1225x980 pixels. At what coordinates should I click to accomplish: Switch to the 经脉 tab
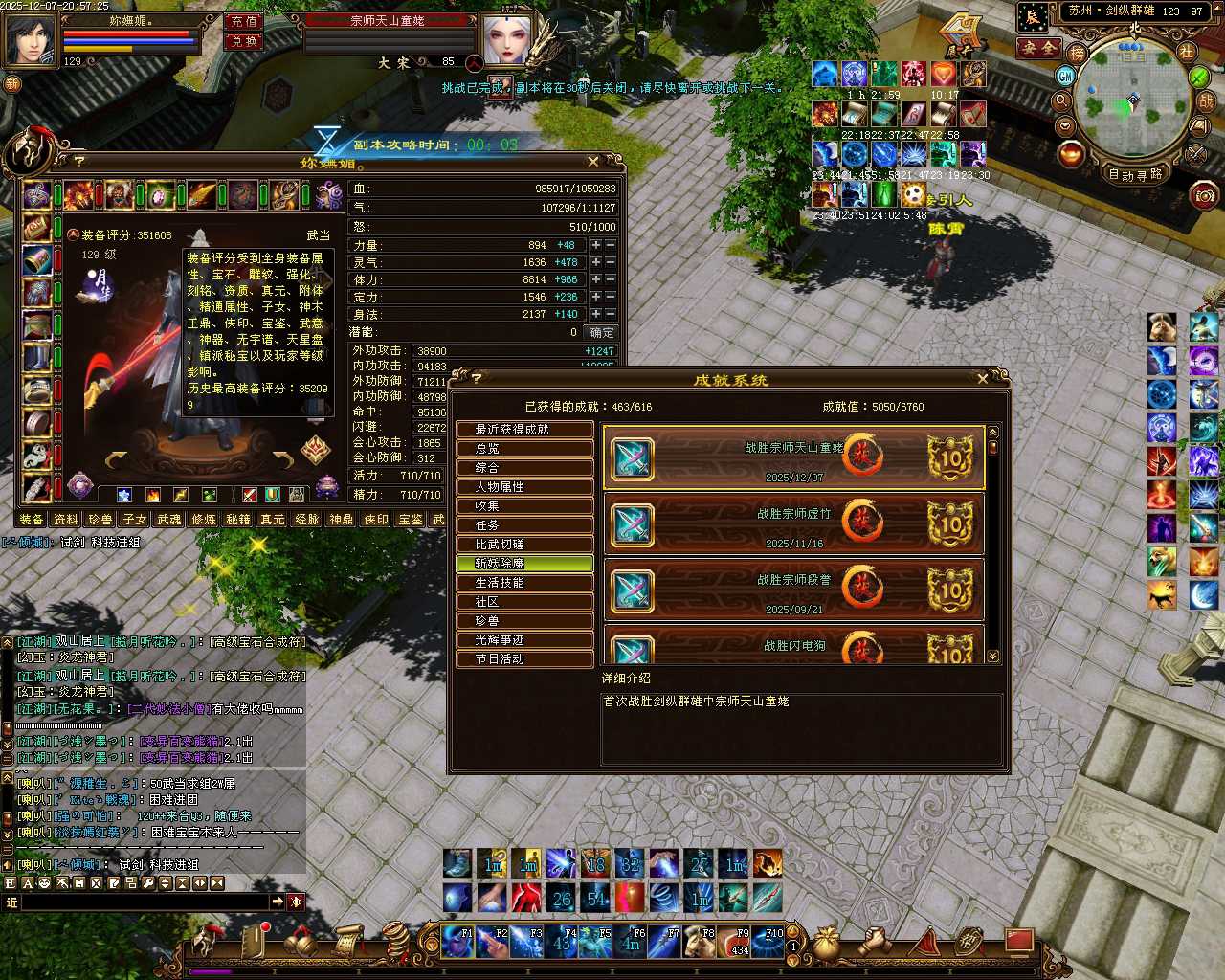[307, 520]
